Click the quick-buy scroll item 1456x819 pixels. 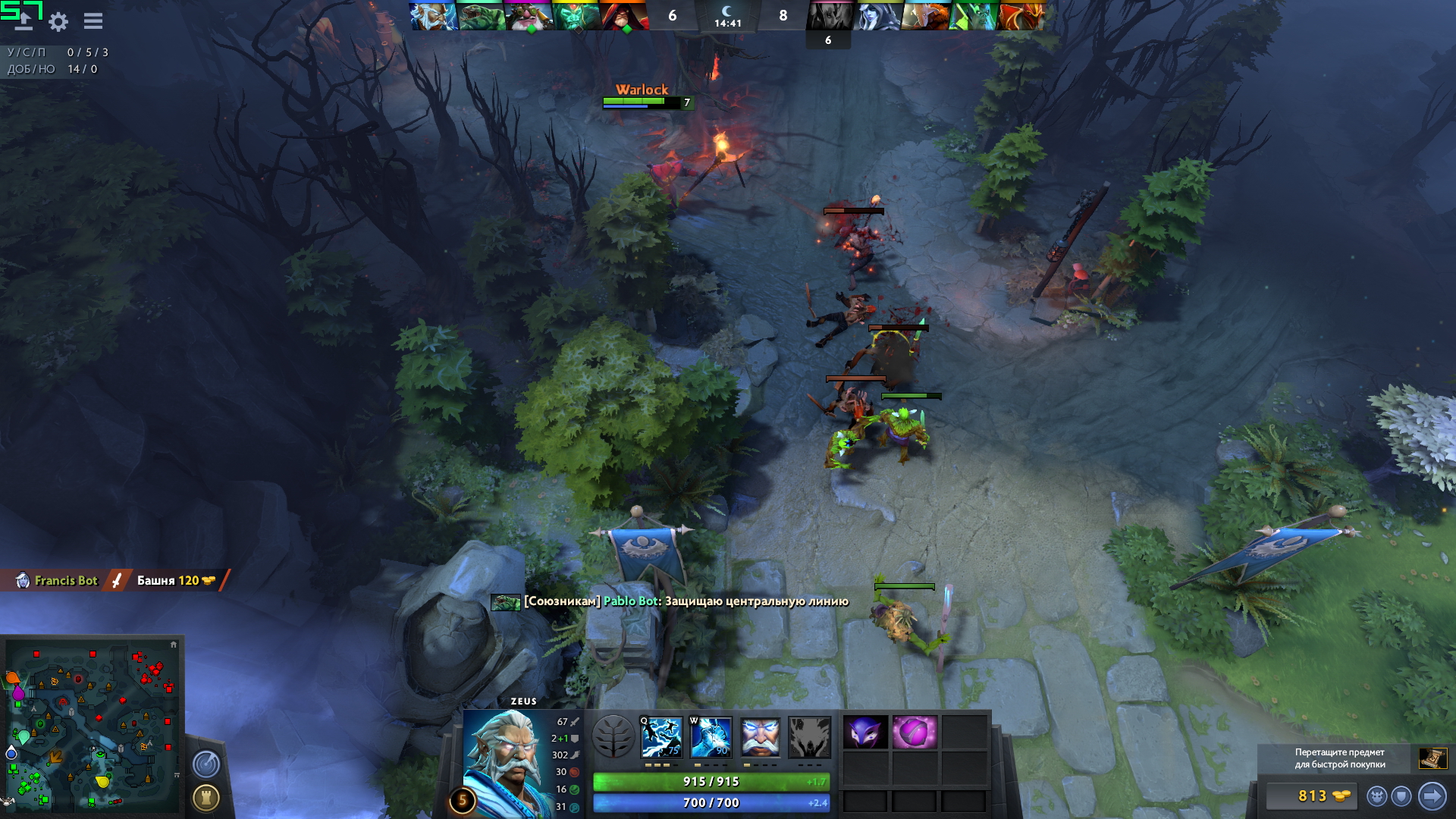coord(1432,758)
